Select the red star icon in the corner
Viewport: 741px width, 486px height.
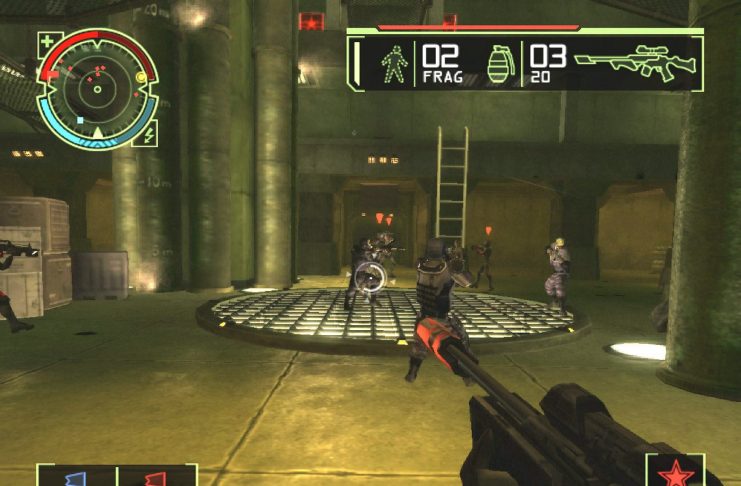tap(675, 472)
